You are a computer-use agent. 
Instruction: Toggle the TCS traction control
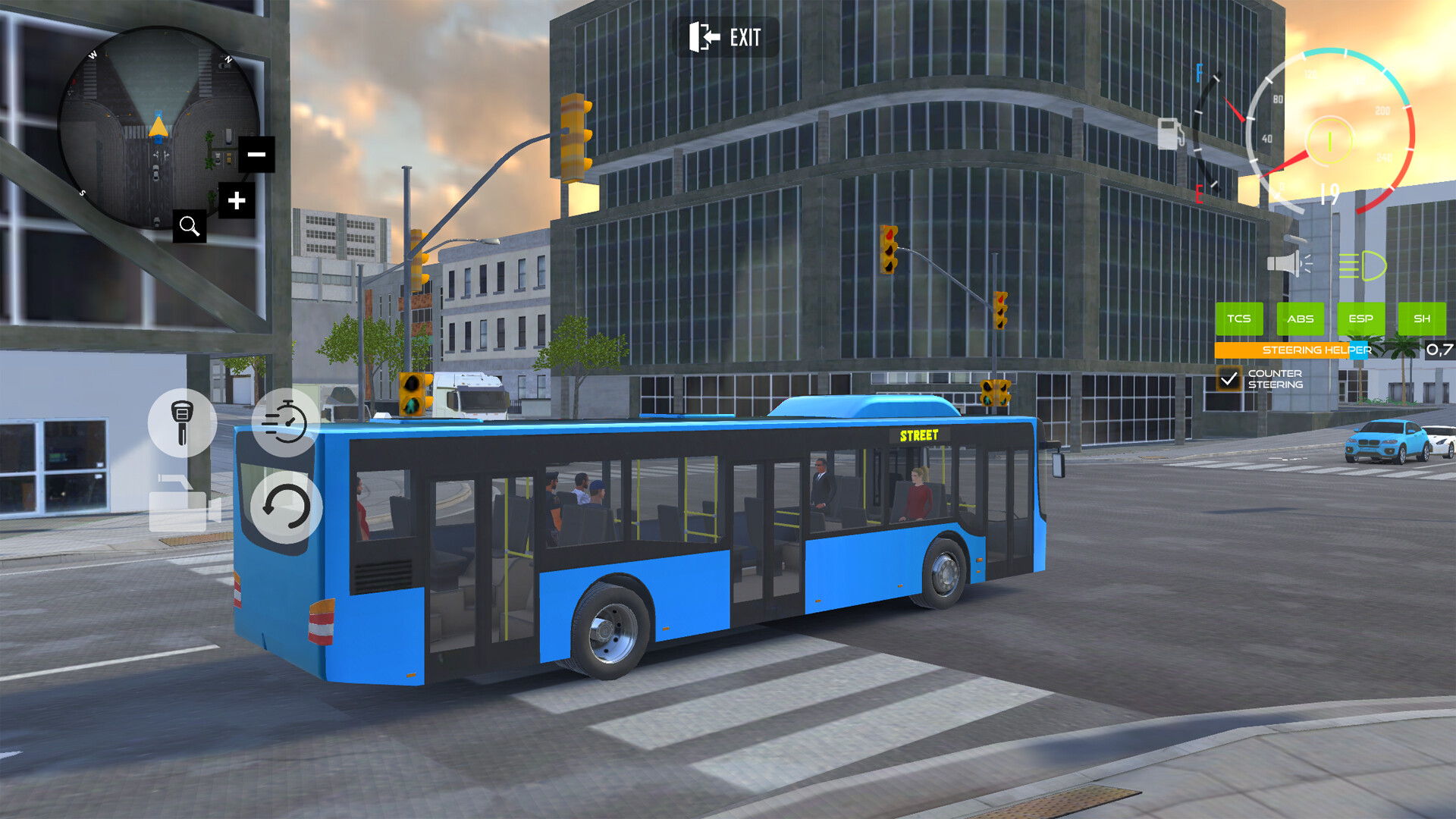[x=1240, y=319]
